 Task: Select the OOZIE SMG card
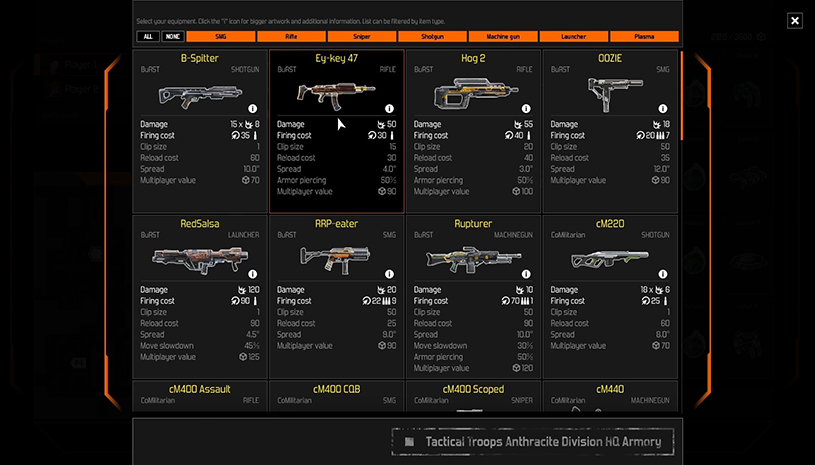click(609, 95)
